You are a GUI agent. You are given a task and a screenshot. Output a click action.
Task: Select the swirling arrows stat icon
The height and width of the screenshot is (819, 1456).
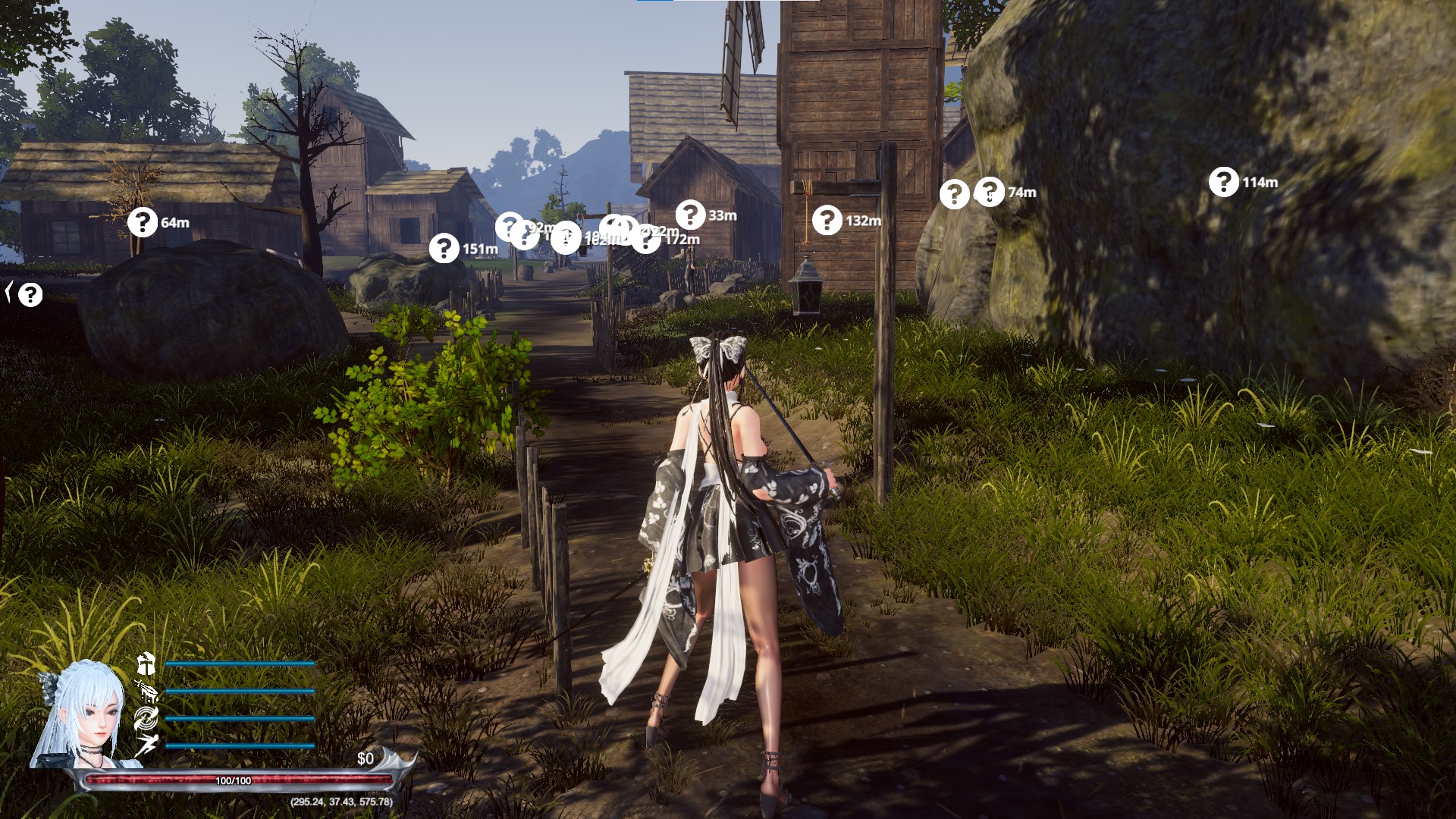146,718
